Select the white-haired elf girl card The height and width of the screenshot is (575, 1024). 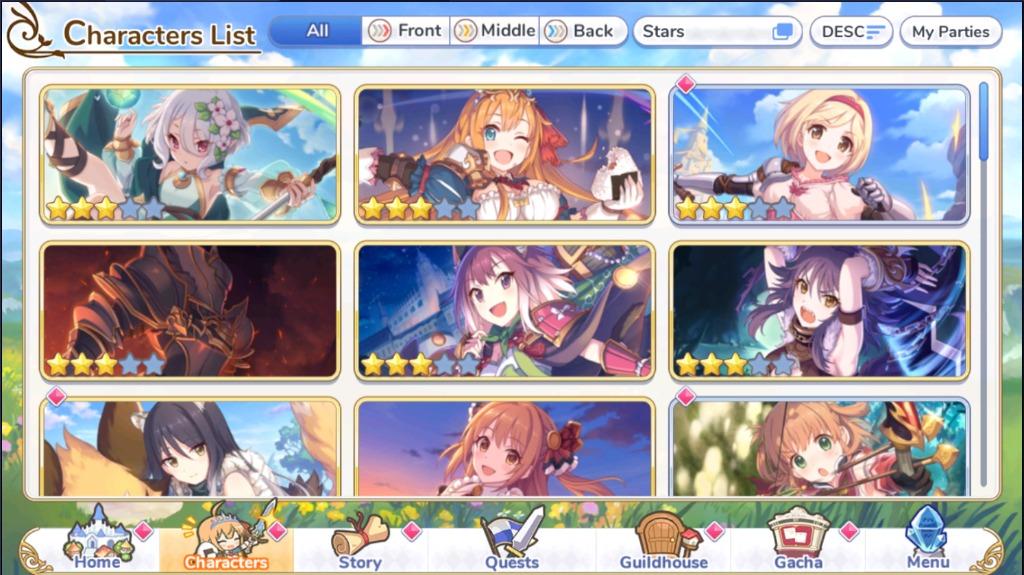point(190,153)
